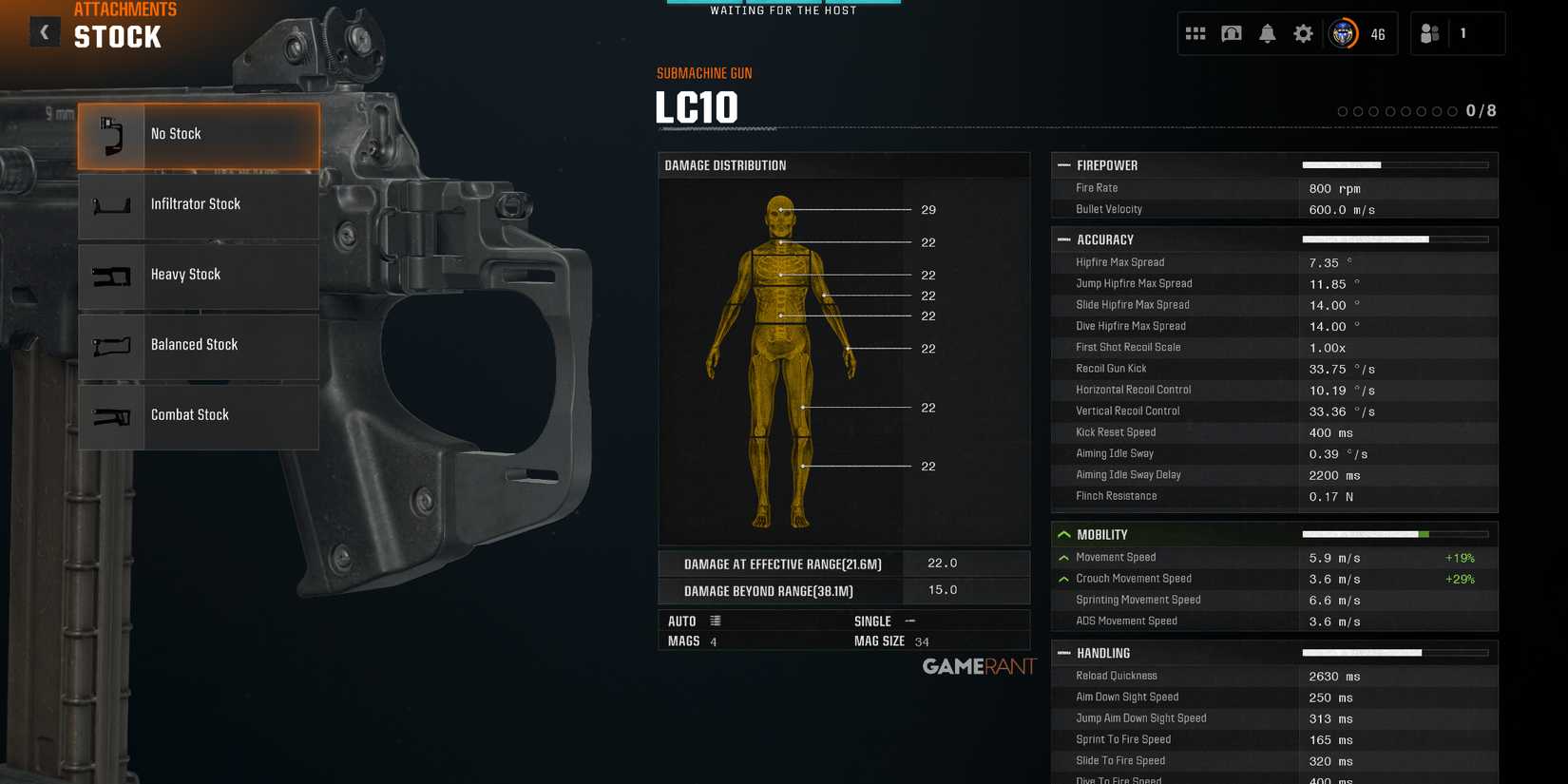Open the app grid menu icon
Screen dimensions: 1568x784
click(x=1195, y=32)
